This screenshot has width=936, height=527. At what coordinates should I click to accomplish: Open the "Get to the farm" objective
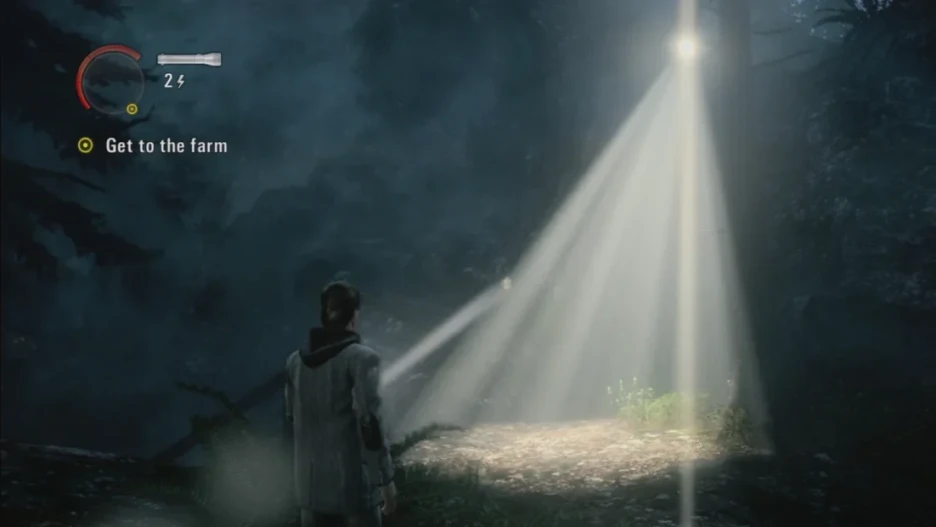point(166,146)
